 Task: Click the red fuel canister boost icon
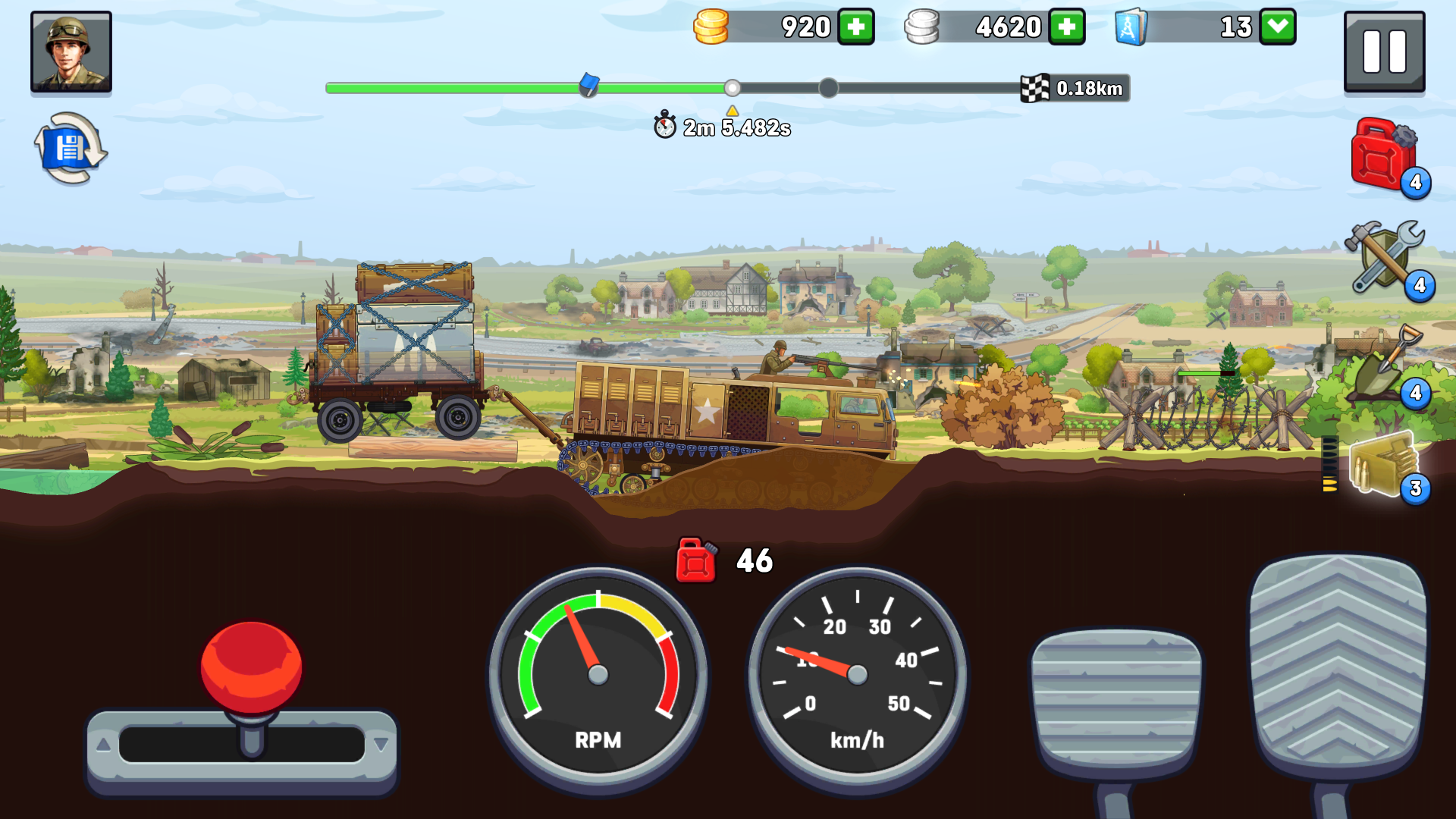tap(1382, 155)
